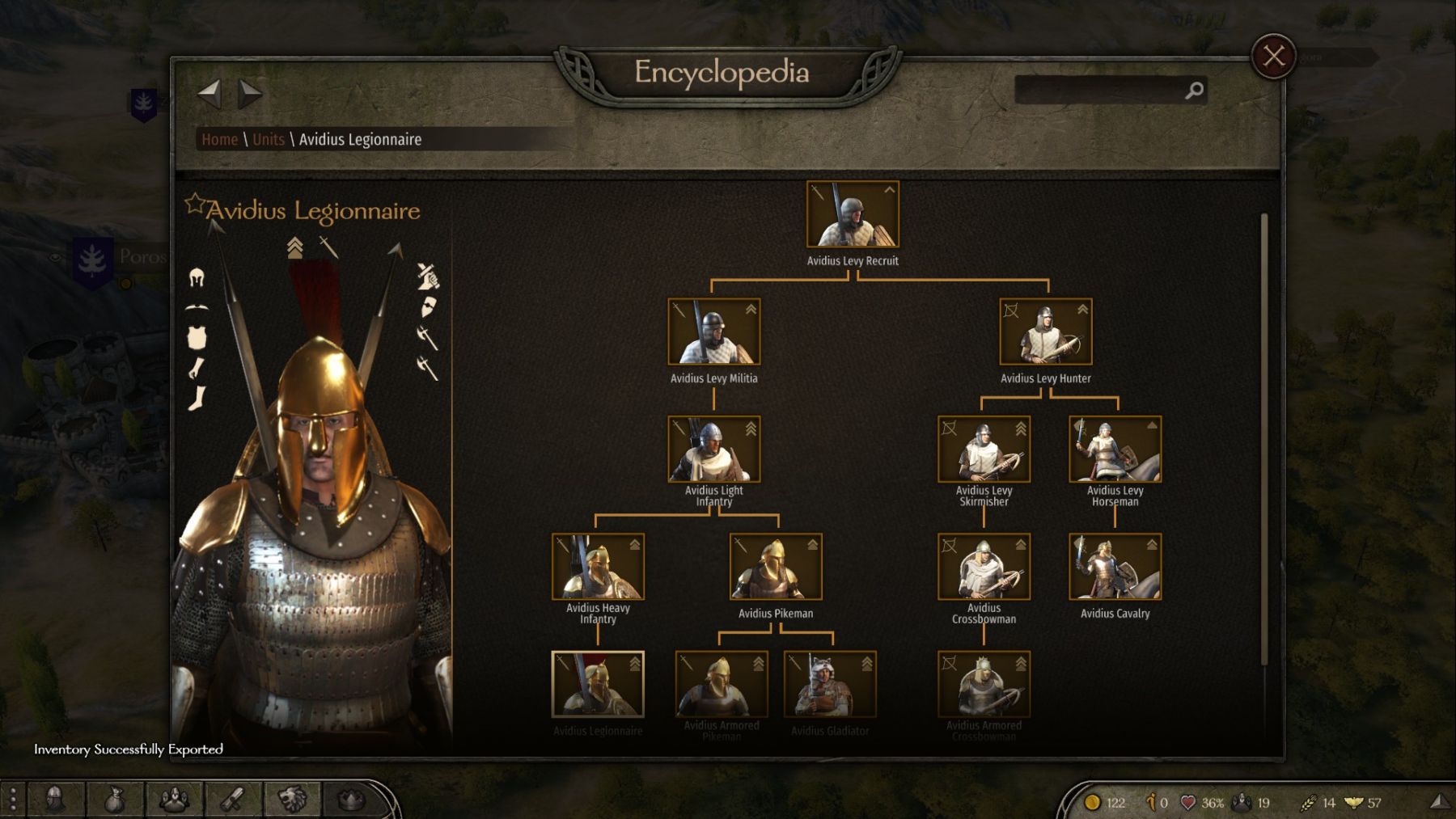Show Avidius Pikeman unit details
Viewport: 1456px width, 819px height.
(x=776, y=566)
